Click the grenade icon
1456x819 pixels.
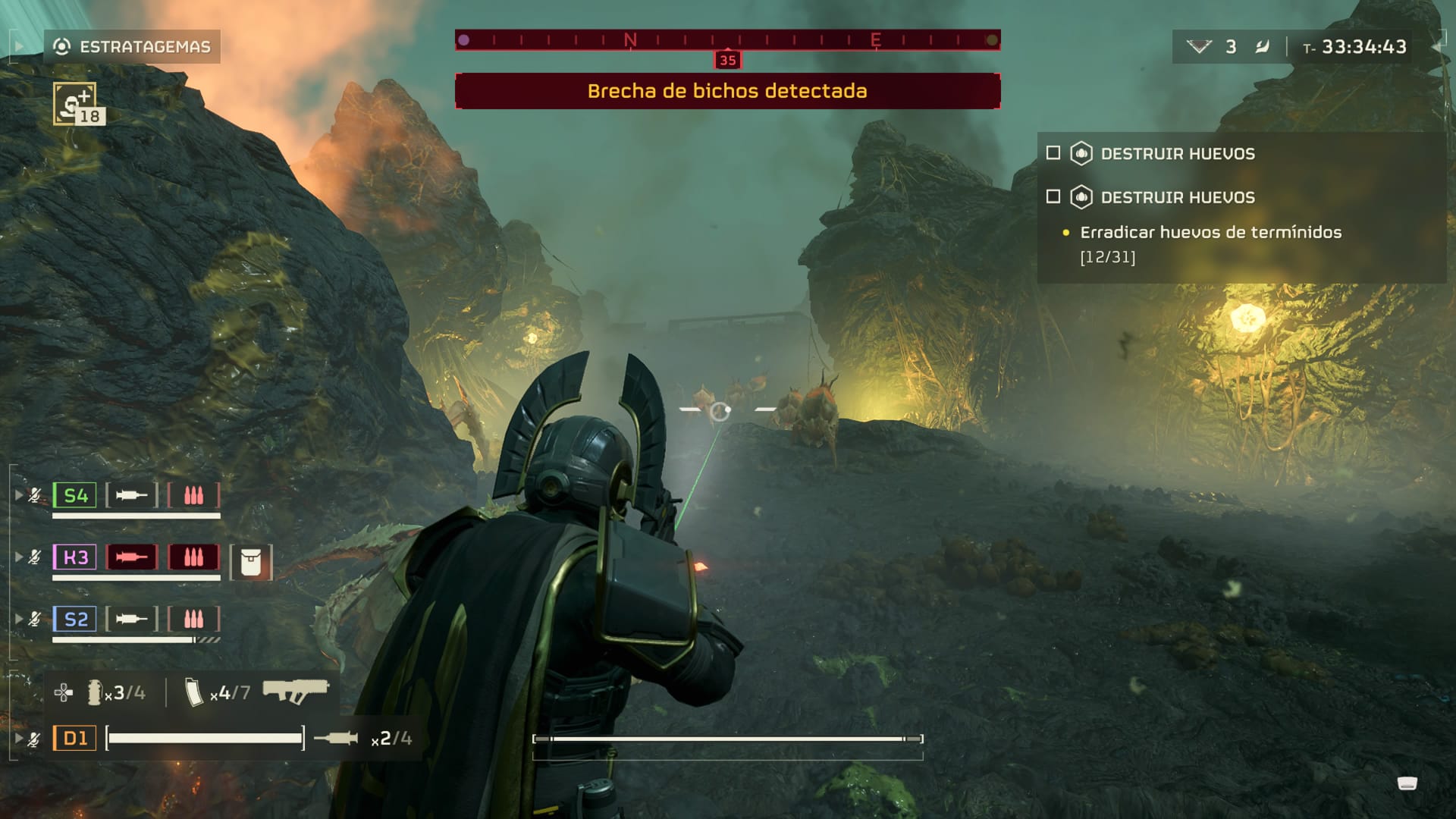95,692
